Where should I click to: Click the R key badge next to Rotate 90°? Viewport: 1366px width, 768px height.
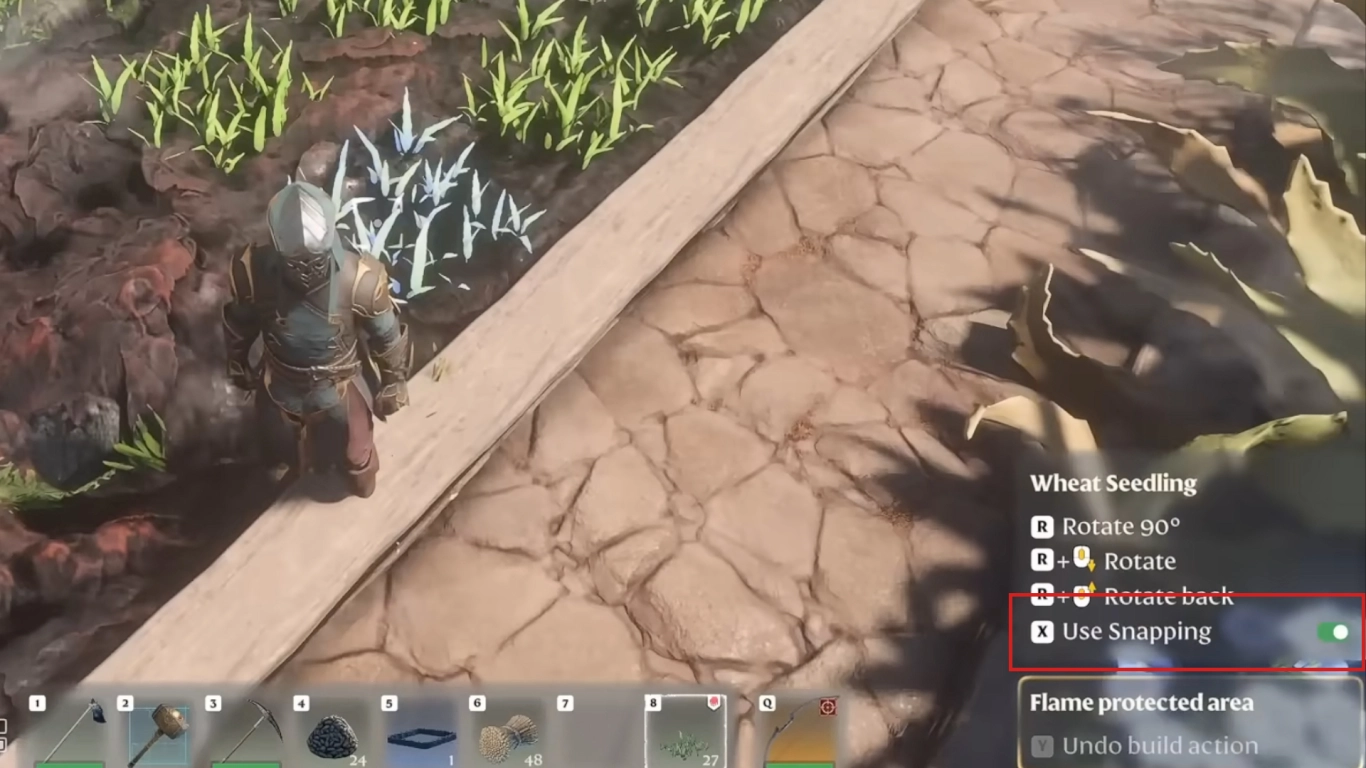1043,526
